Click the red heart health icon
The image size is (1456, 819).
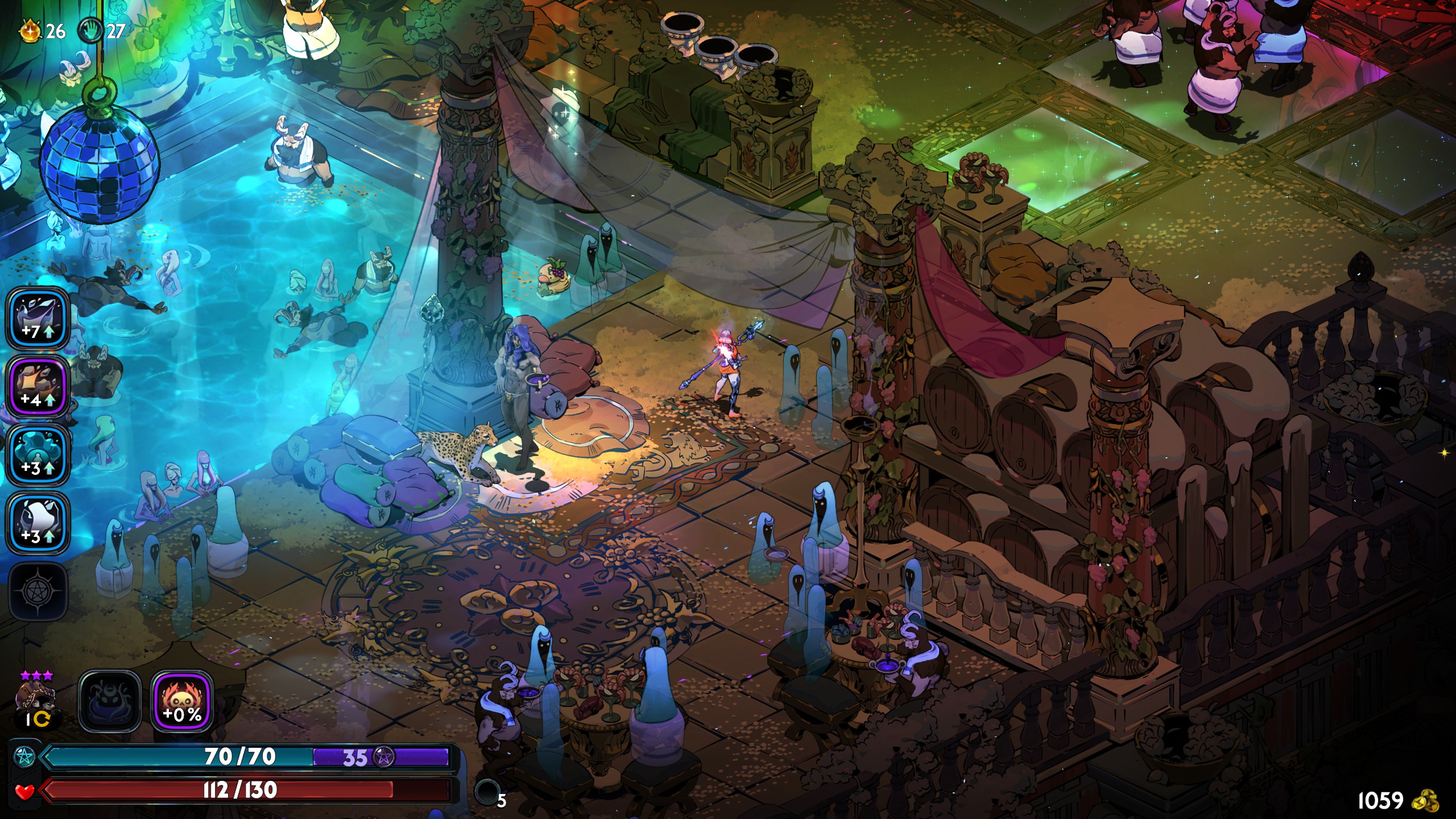pyautogui.click(x=24, y=791)
